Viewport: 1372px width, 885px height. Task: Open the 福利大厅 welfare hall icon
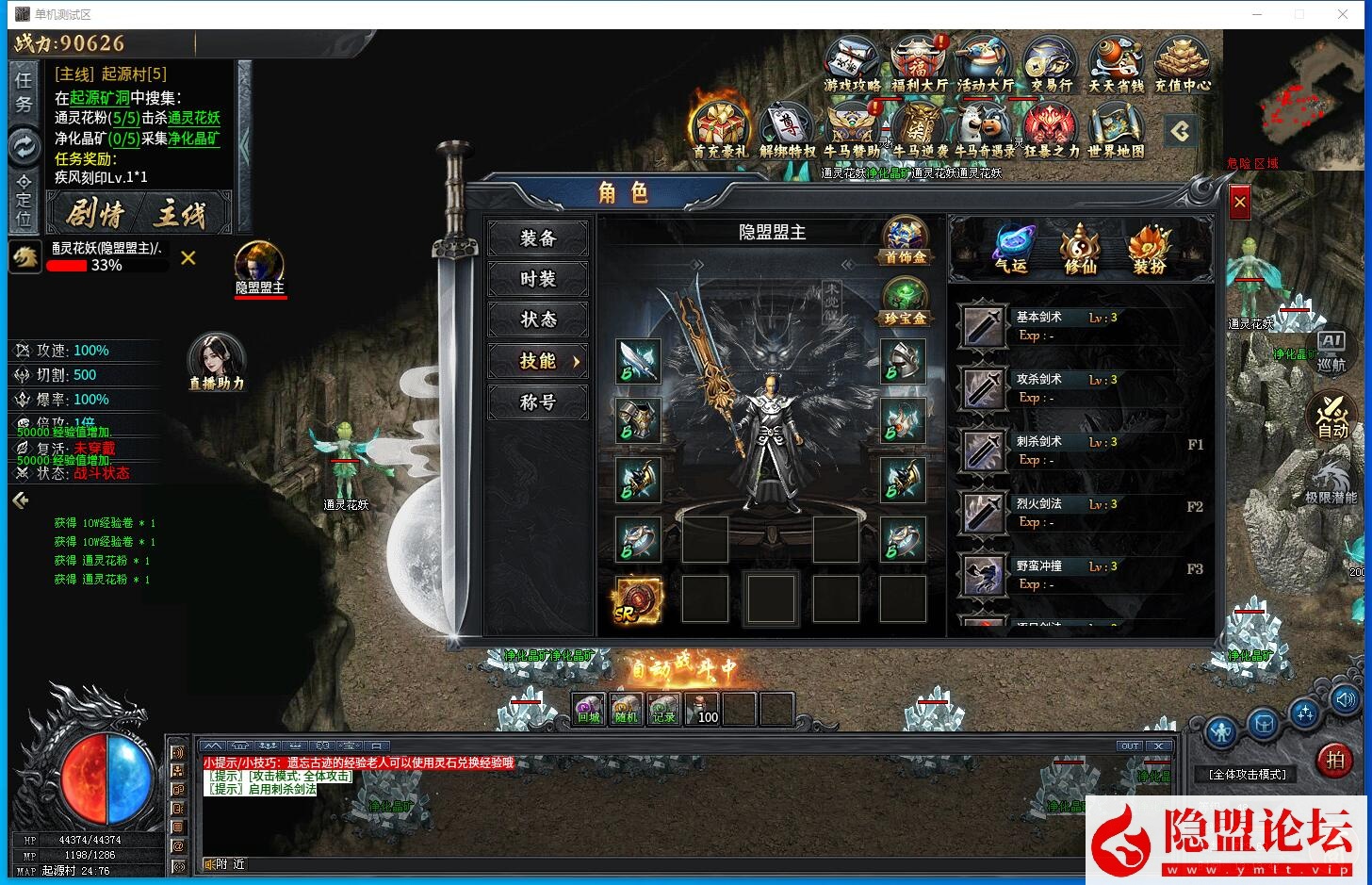pos(918,63)
